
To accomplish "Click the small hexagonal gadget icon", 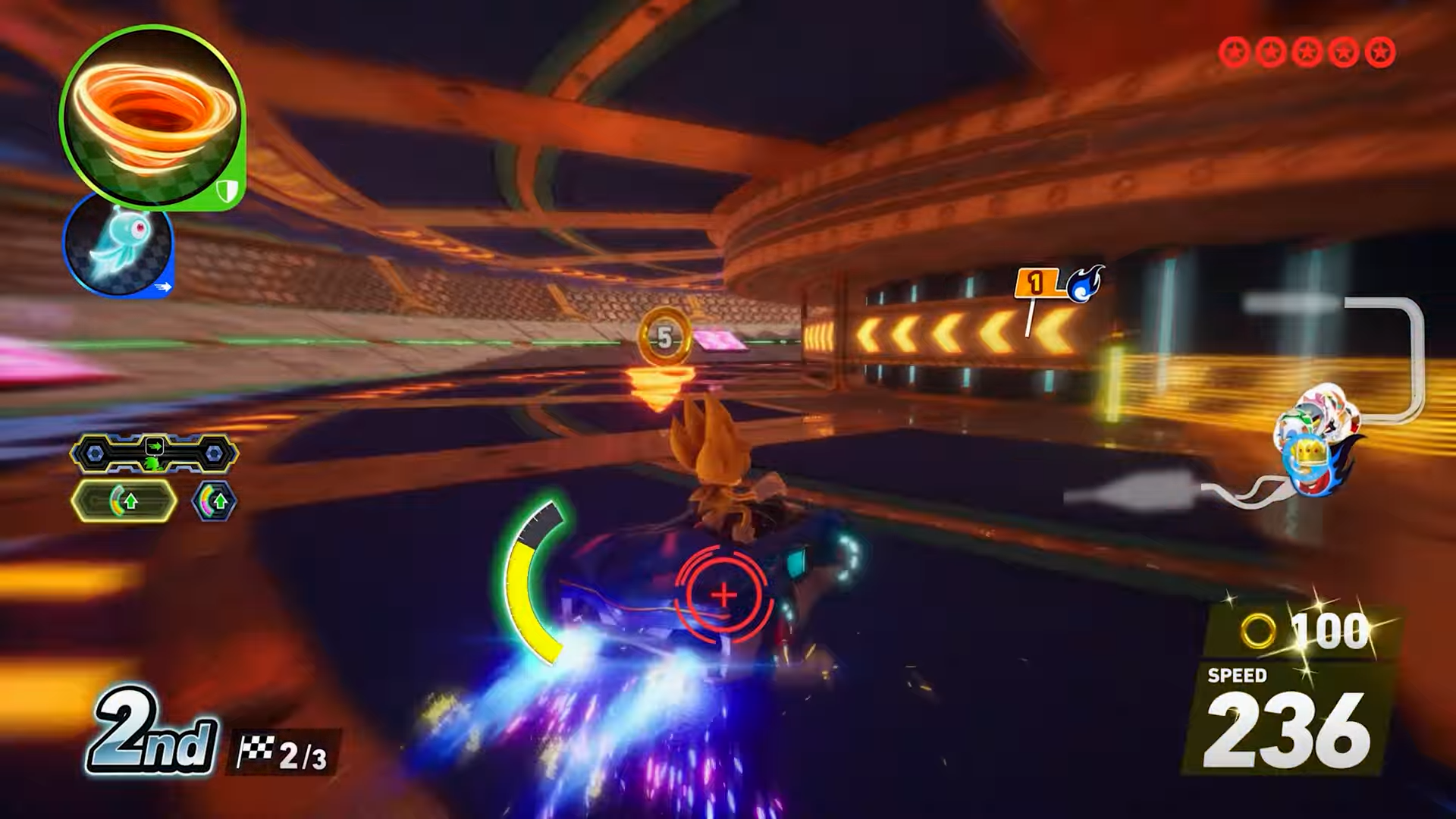I will 215,501.
